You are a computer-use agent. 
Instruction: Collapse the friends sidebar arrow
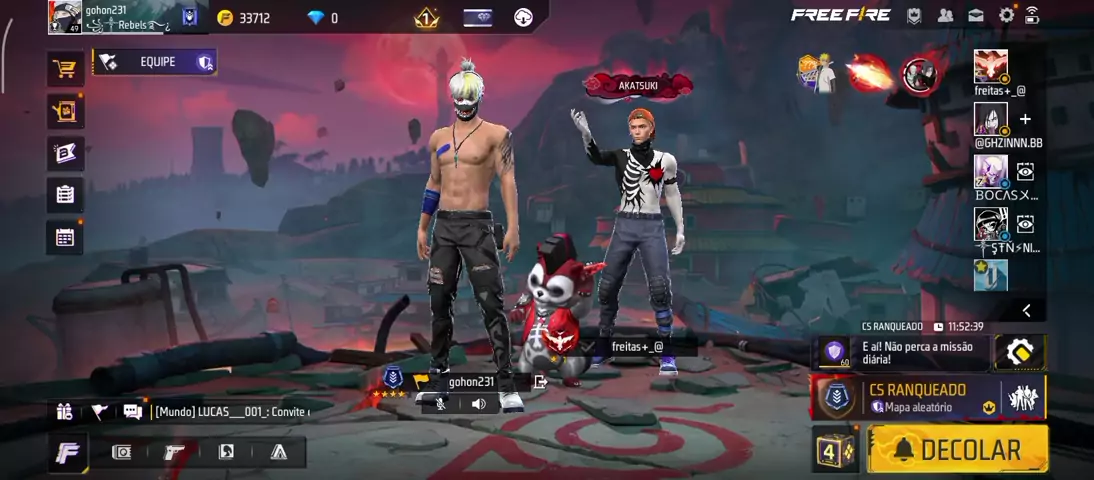click(1026, 311)
